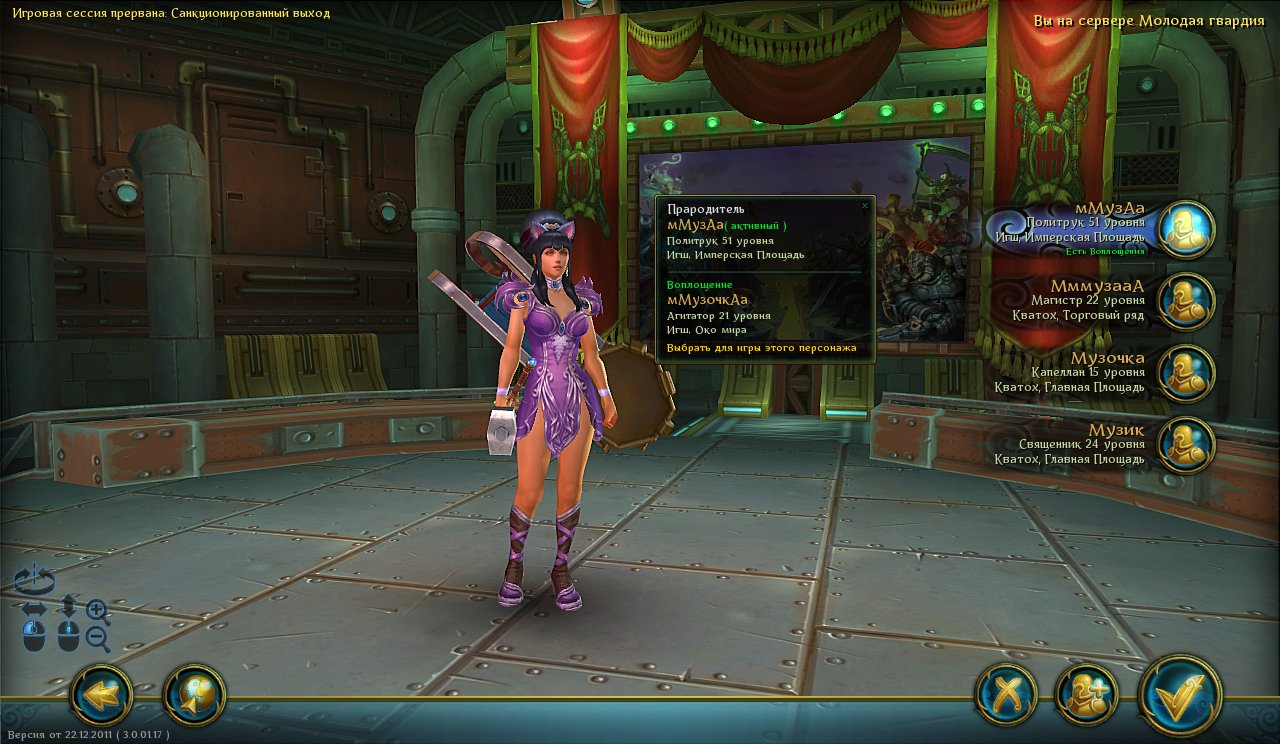Confirm with the large gold checkmark button

coord(1181,693)
